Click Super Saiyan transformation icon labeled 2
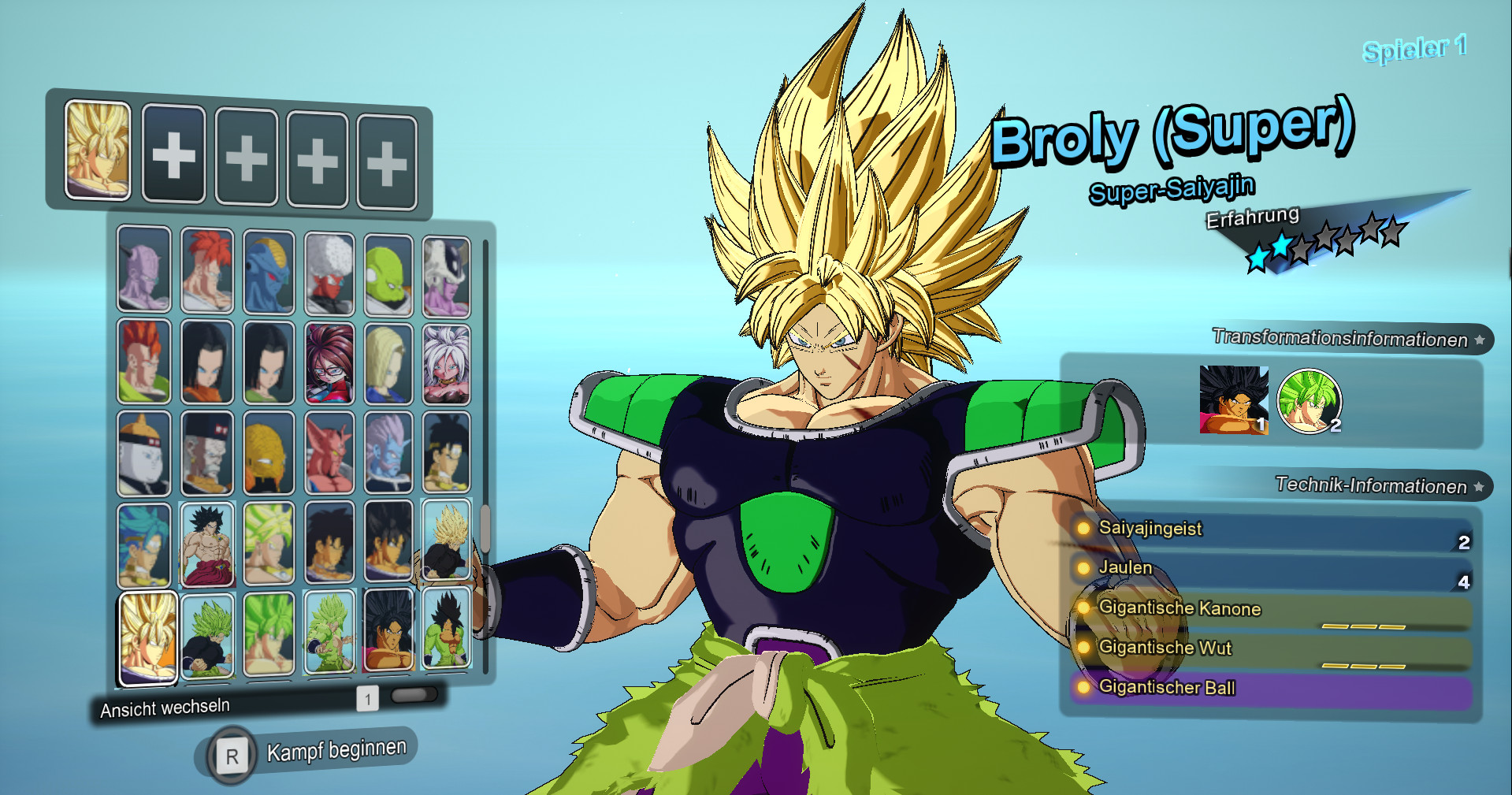The height and width of the screenshot is (795, 1512). 1308,402
